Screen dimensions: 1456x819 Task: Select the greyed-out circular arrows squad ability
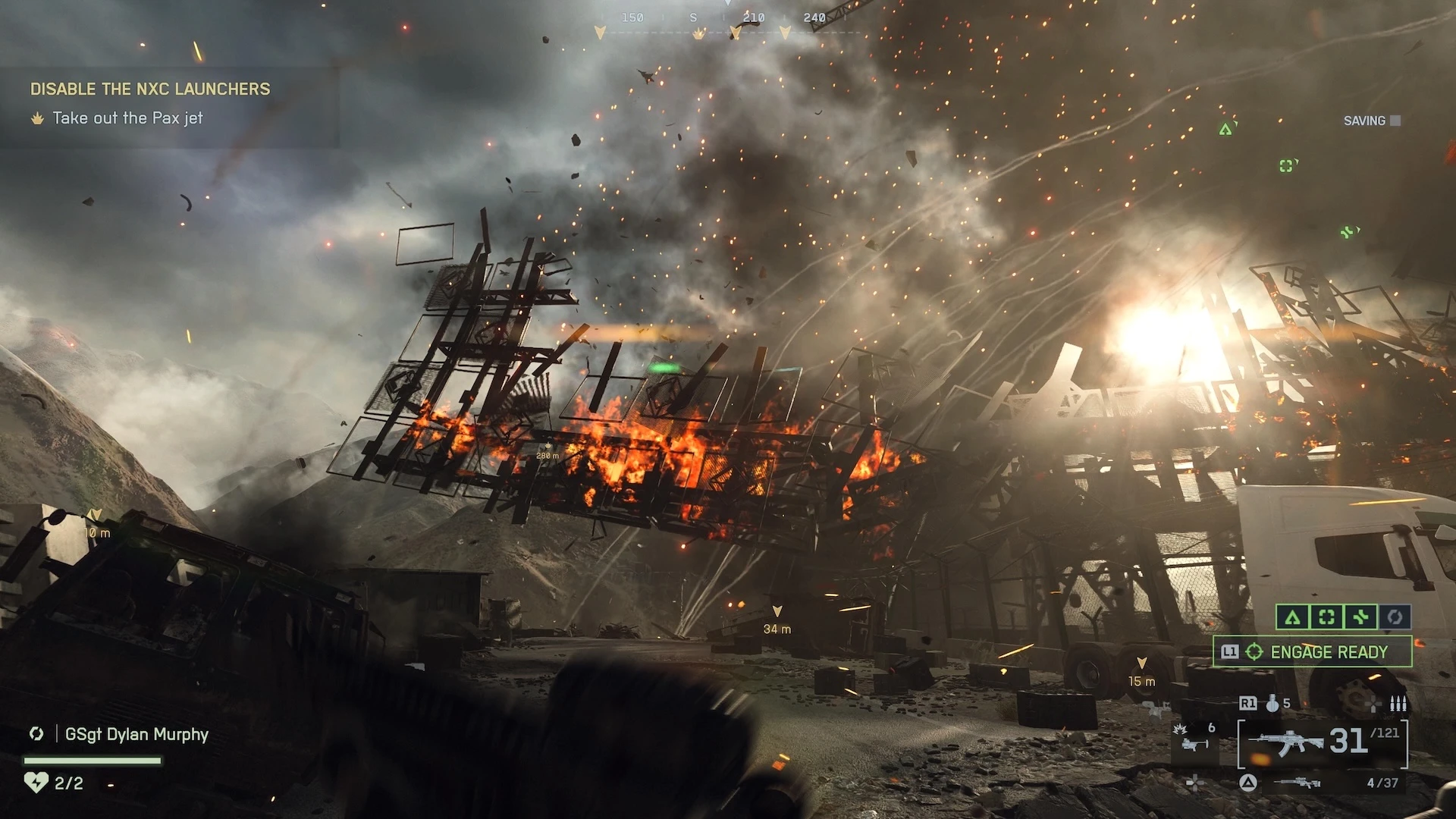[1395, 617]
